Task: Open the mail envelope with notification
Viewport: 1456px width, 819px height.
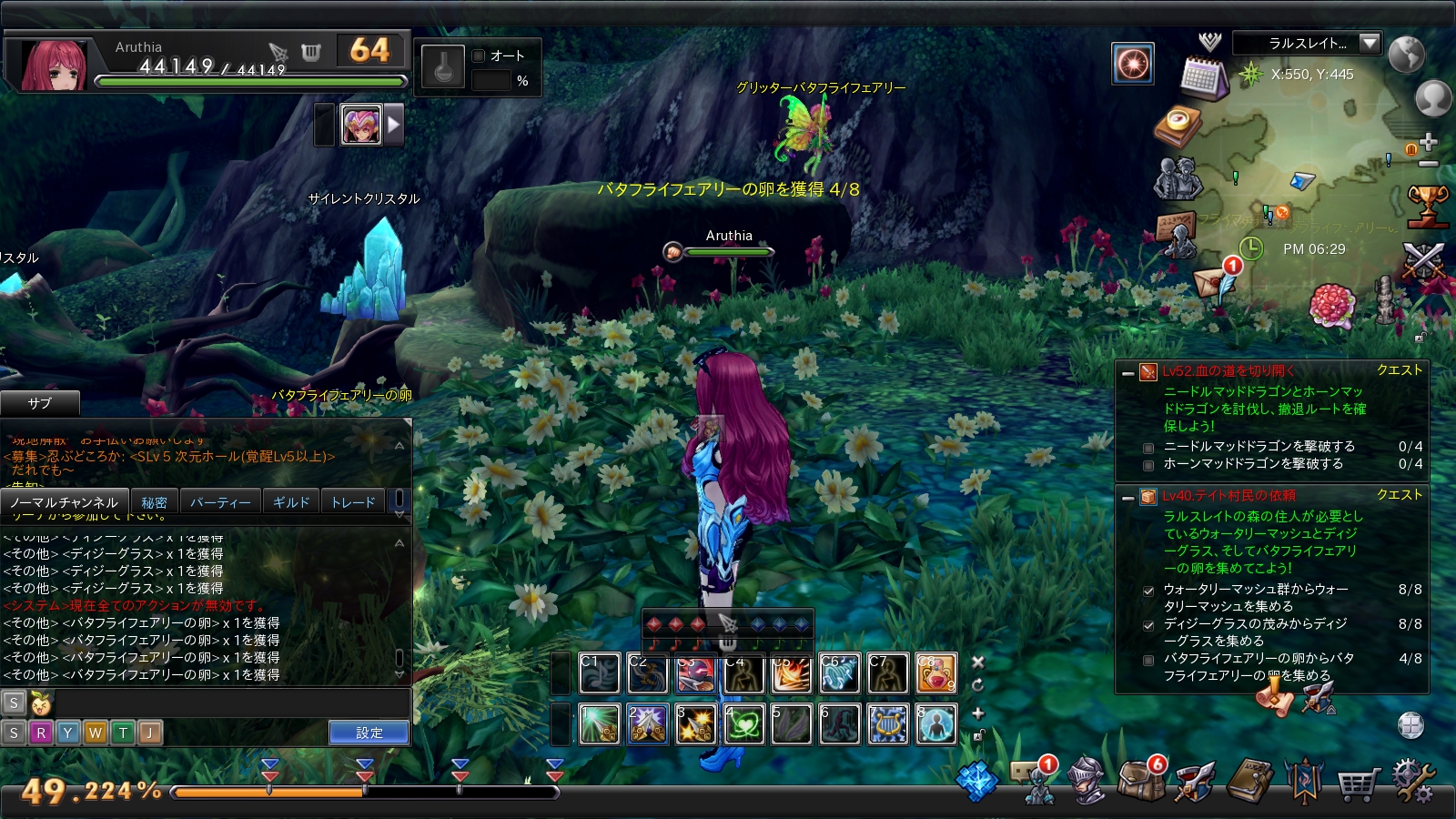Action: pos(1215,281)
